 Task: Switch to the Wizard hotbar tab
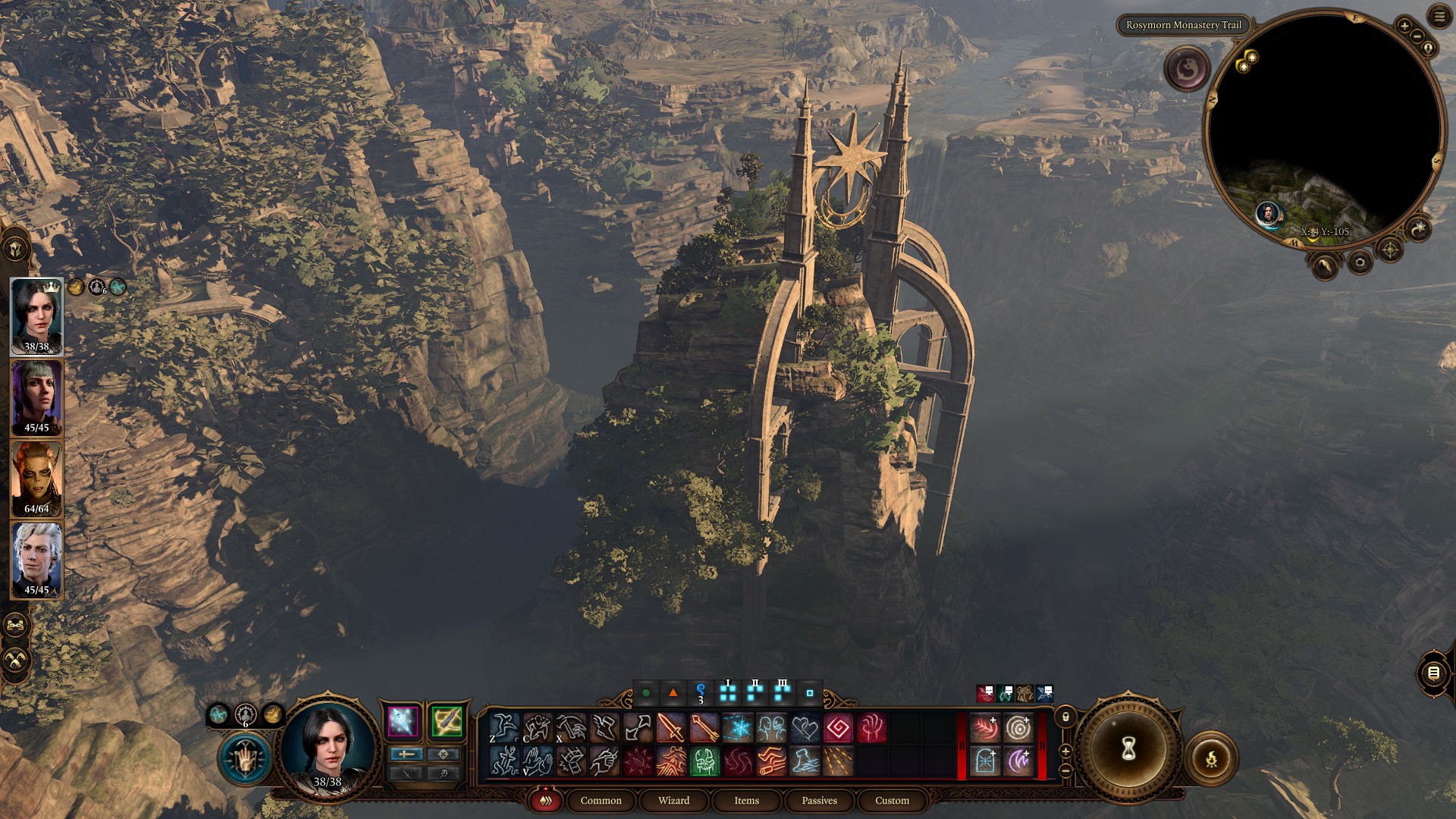point(673,800)
